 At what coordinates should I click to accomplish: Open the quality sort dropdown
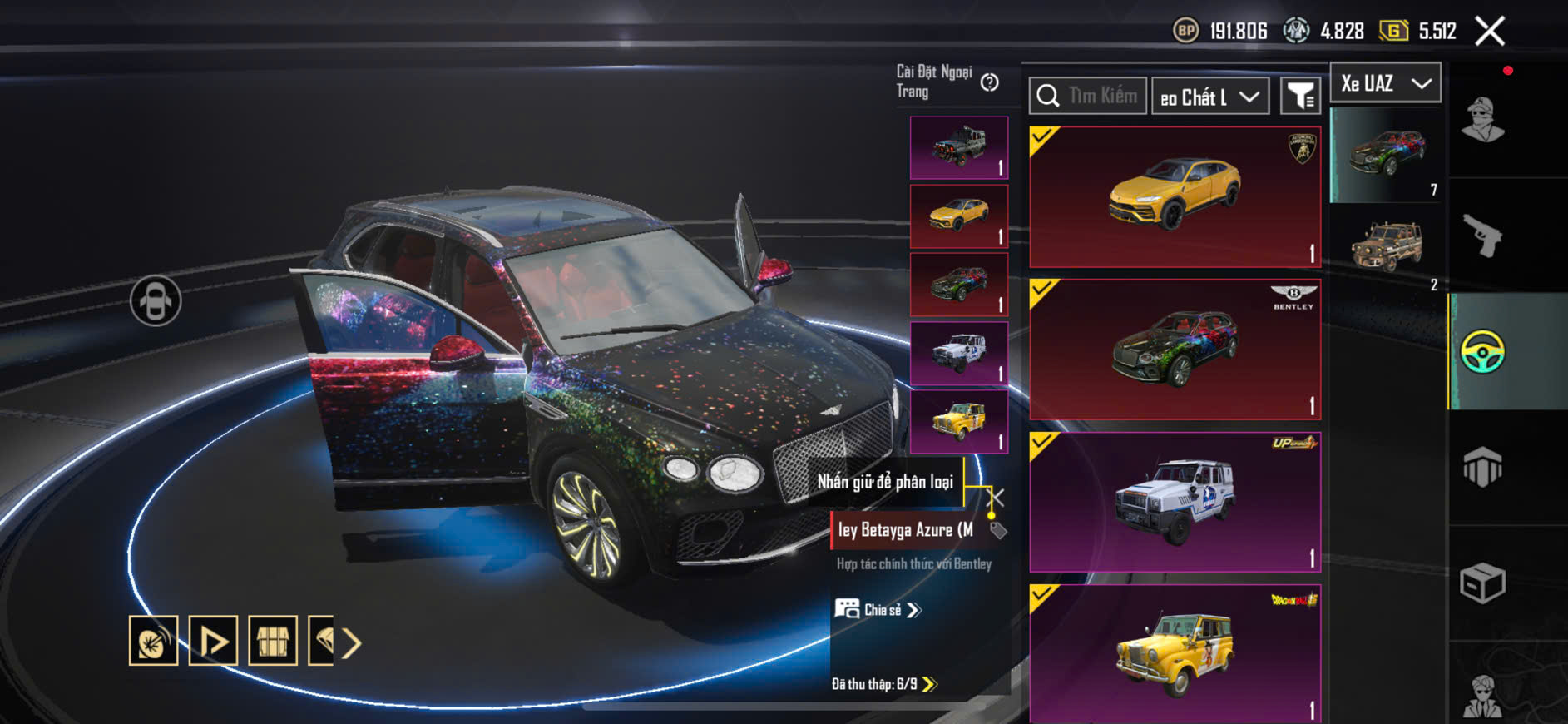click(1210, 97)
